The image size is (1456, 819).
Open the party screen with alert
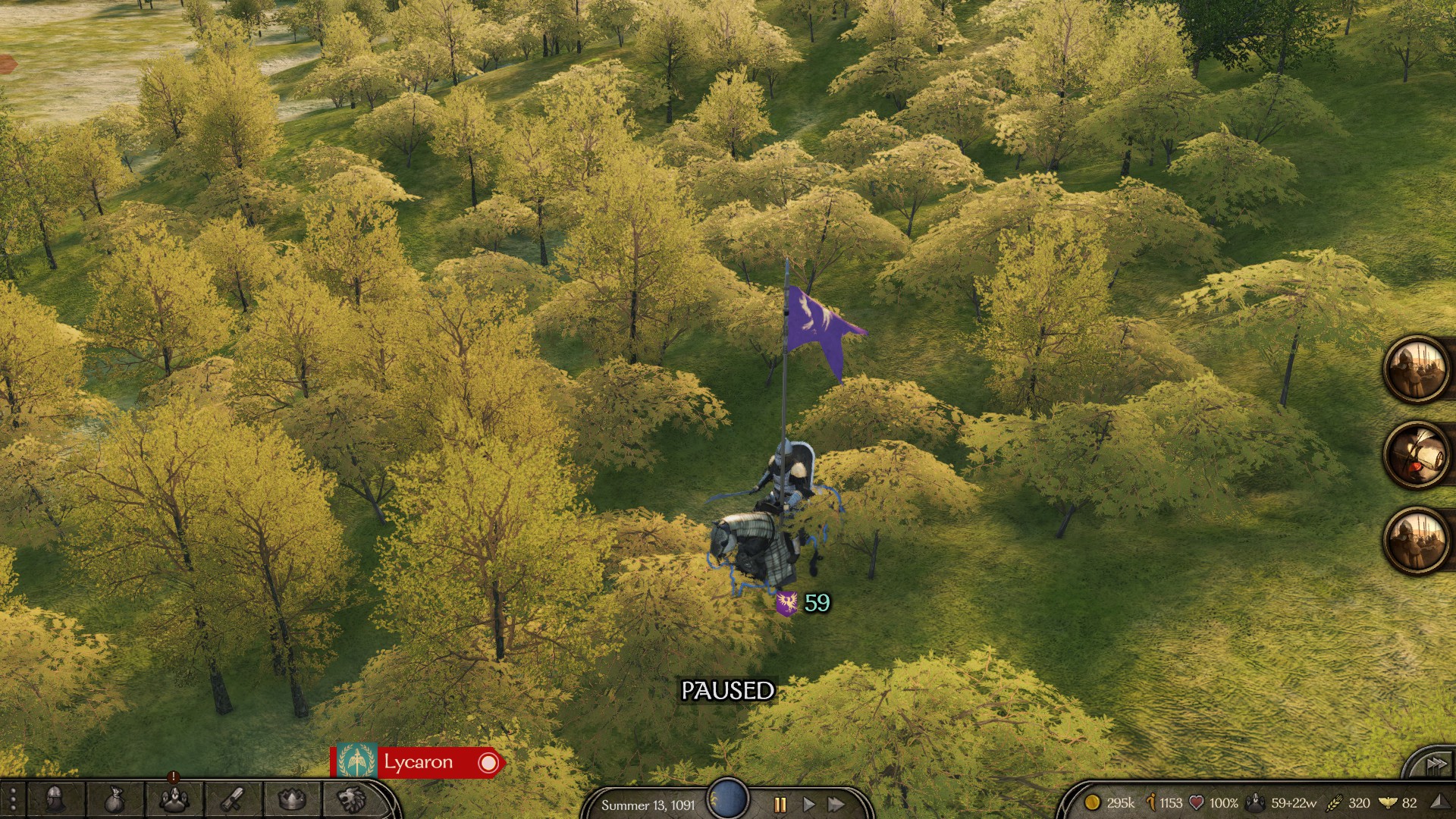[x=174, y=799]
